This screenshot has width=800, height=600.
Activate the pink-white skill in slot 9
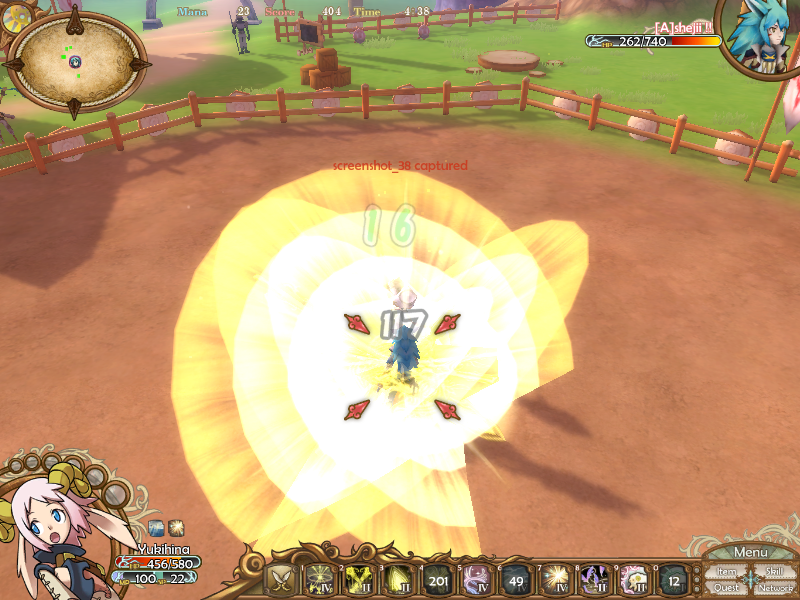point(635,580)
